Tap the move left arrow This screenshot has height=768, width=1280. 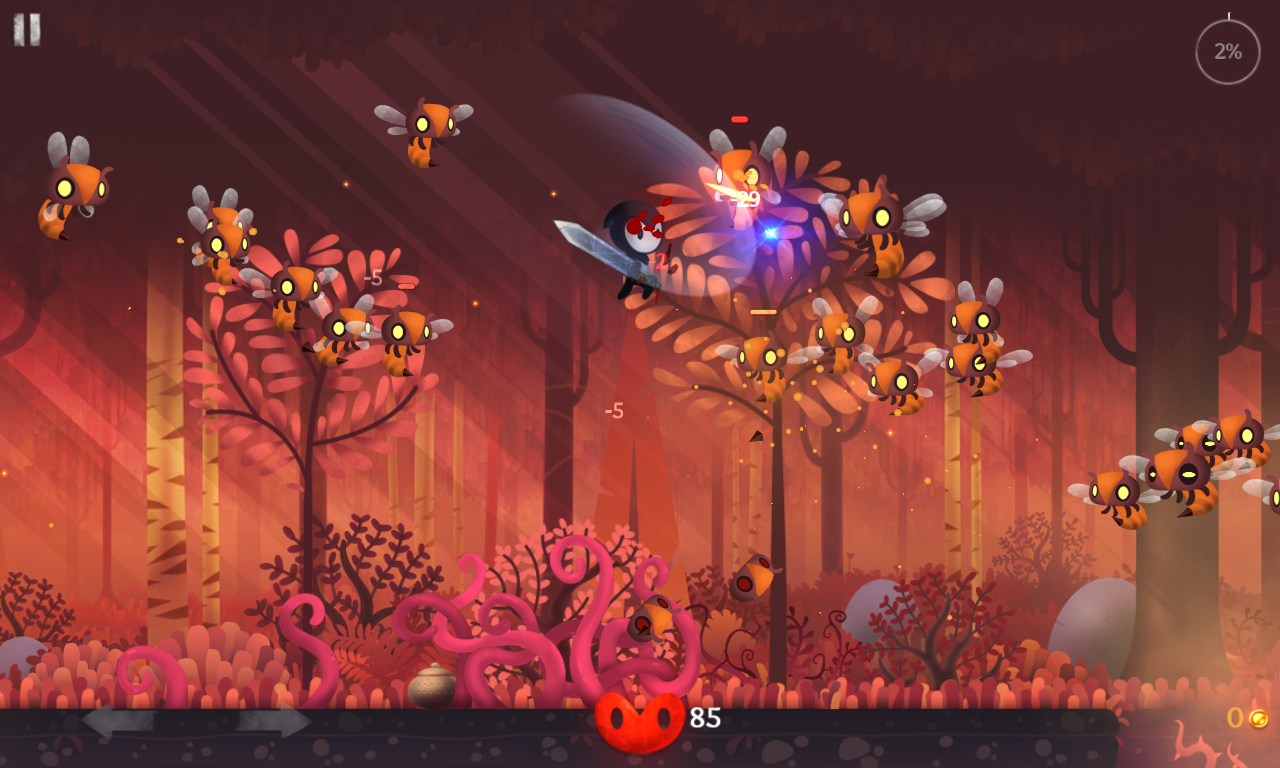point(118,720)
